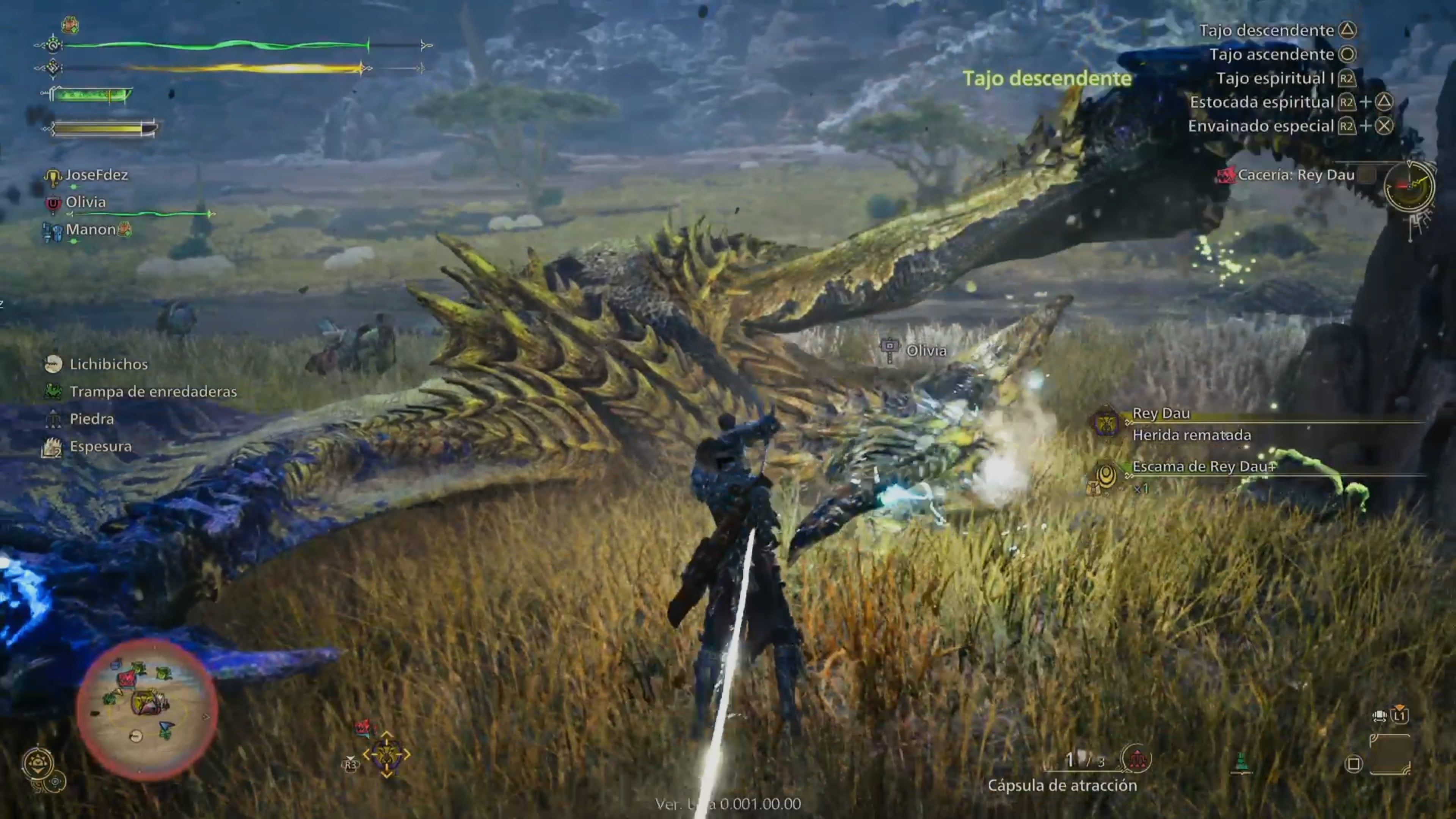The width and height of the screenshot is (1456, 819).
Task: Toggle the Square button sheathe slot indicator
Action: 1353,765
